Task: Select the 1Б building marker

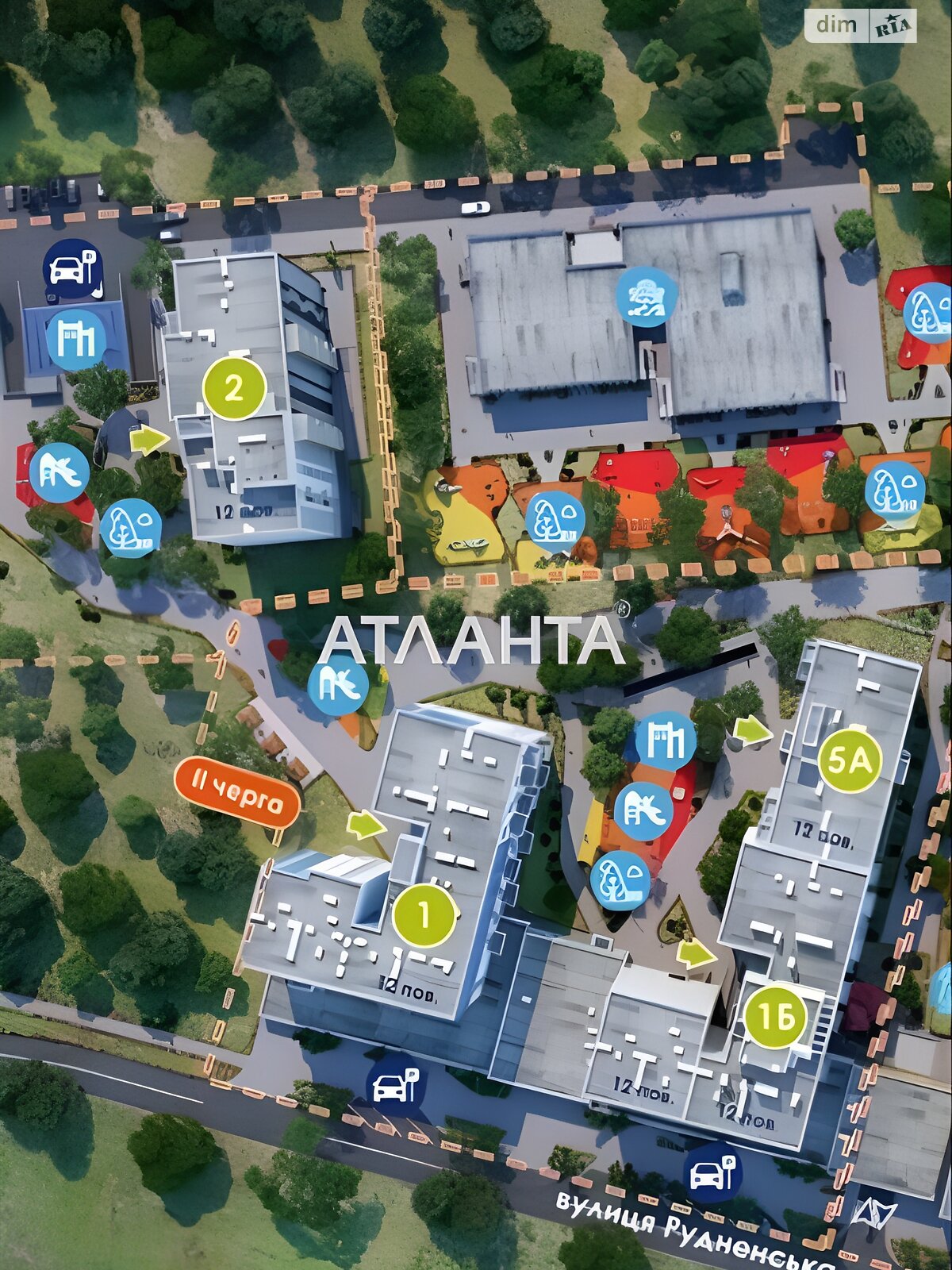Action: pyautogui.click(x=775, y=1017)
